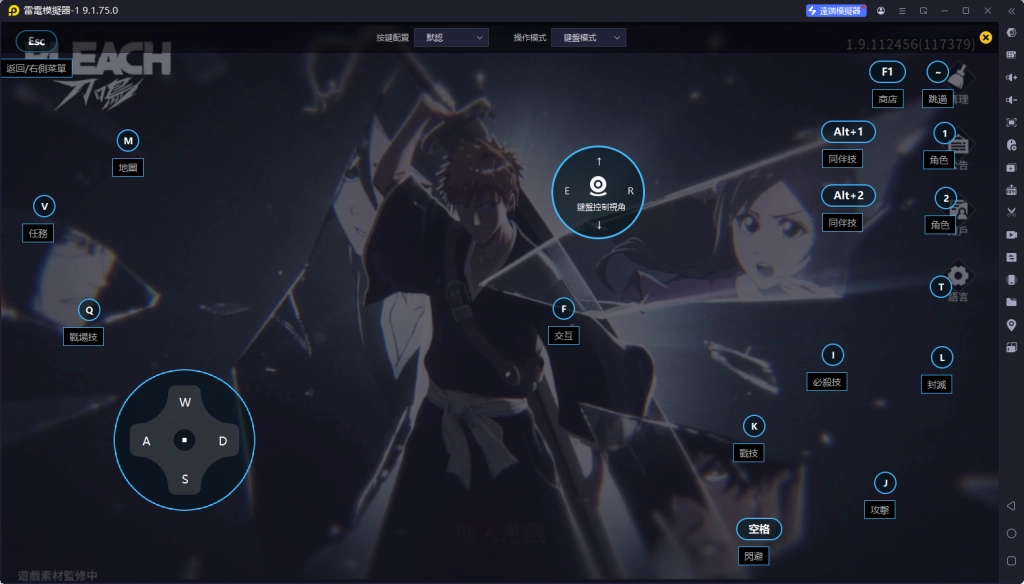Open the 用戶 user icon
The width and height of the screenshot is (1024, 584).
coord(959,210)
